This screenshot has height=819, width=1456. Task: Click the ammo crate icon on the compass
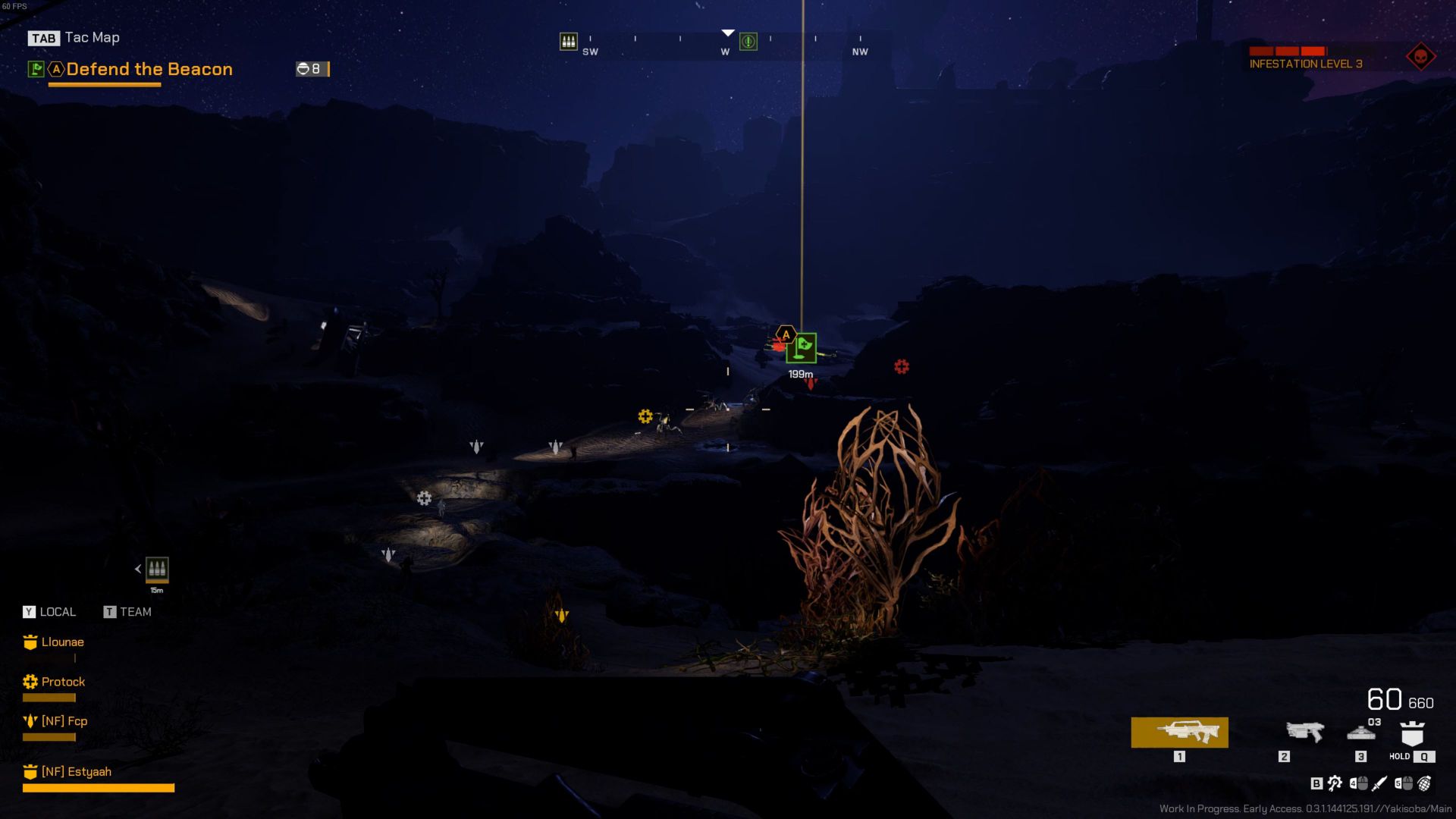click(x=568, y=41)
